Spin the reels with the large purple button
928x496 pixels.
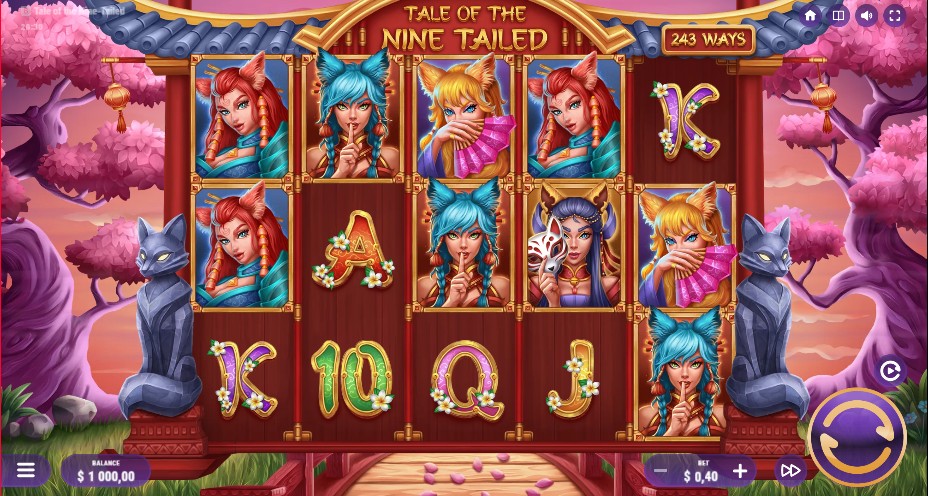click(857, 437)
